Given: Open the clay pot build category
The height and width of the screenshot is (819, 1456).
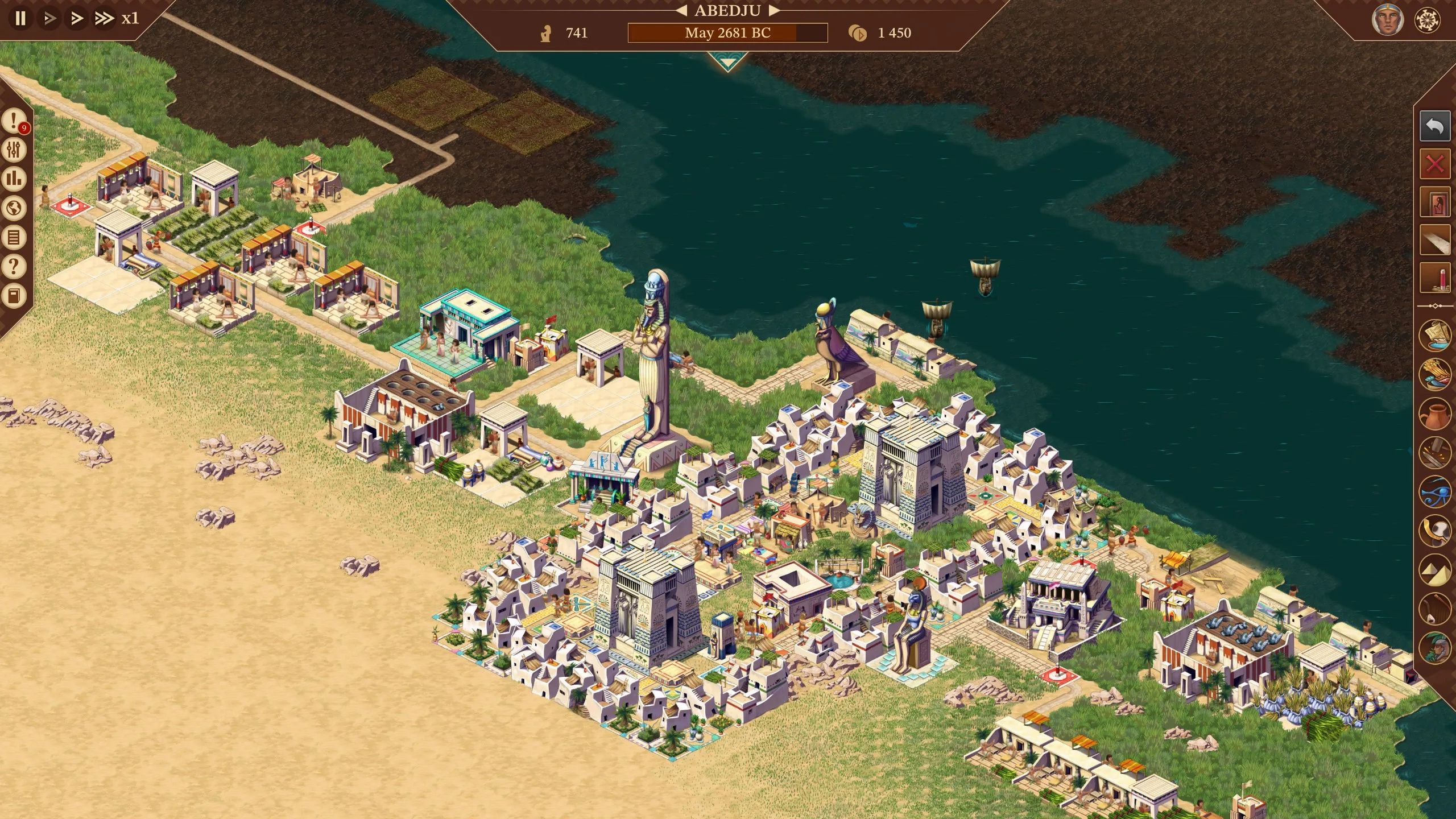Looking at the screenshot, I should pyautogui.click(x=1434, y=413).
